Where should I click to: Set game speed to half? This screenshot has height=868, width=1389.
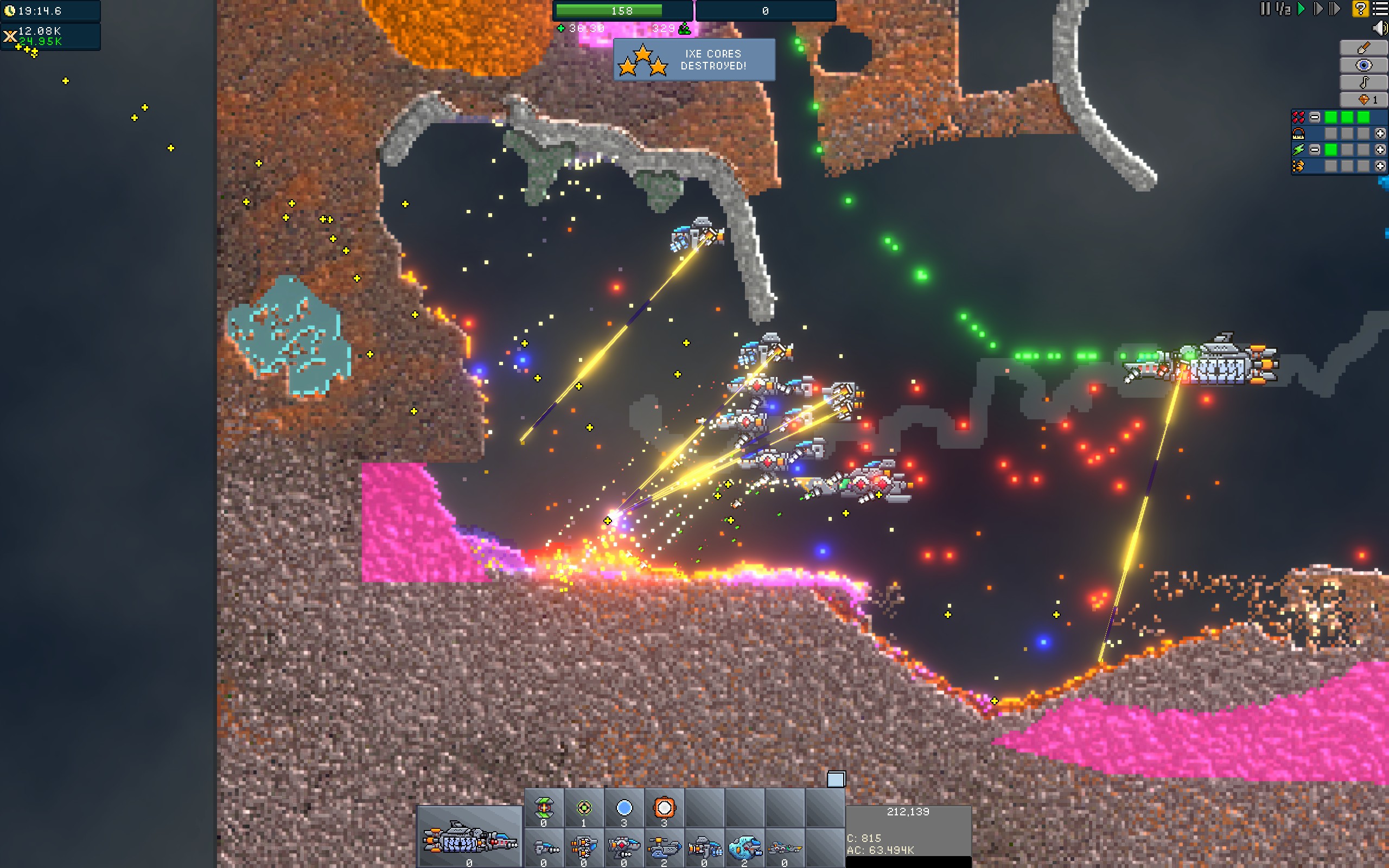click(1283, 9)
